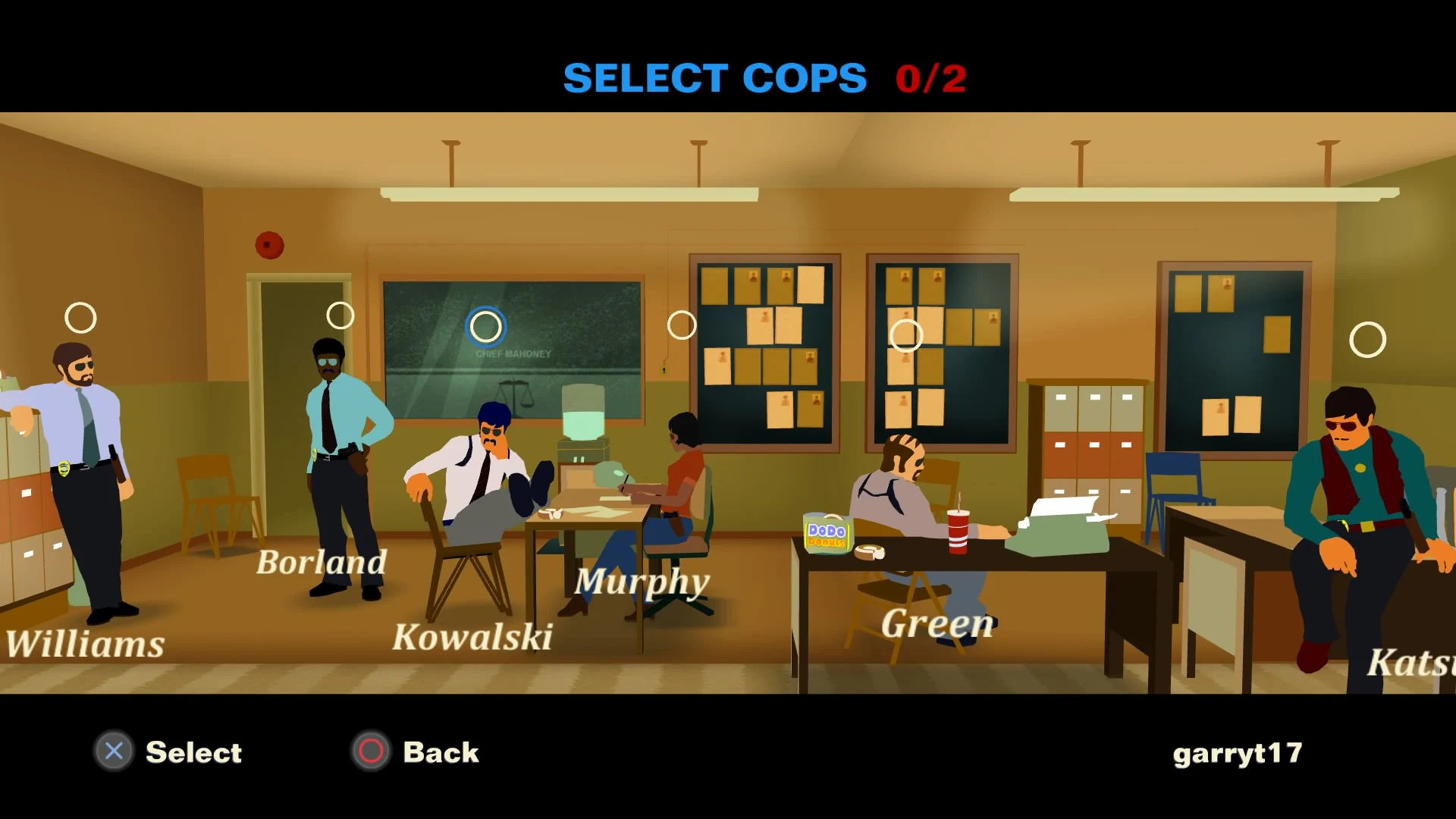Click the Select text label
This screenshot has height=819, width=1456.
point(193,752)
